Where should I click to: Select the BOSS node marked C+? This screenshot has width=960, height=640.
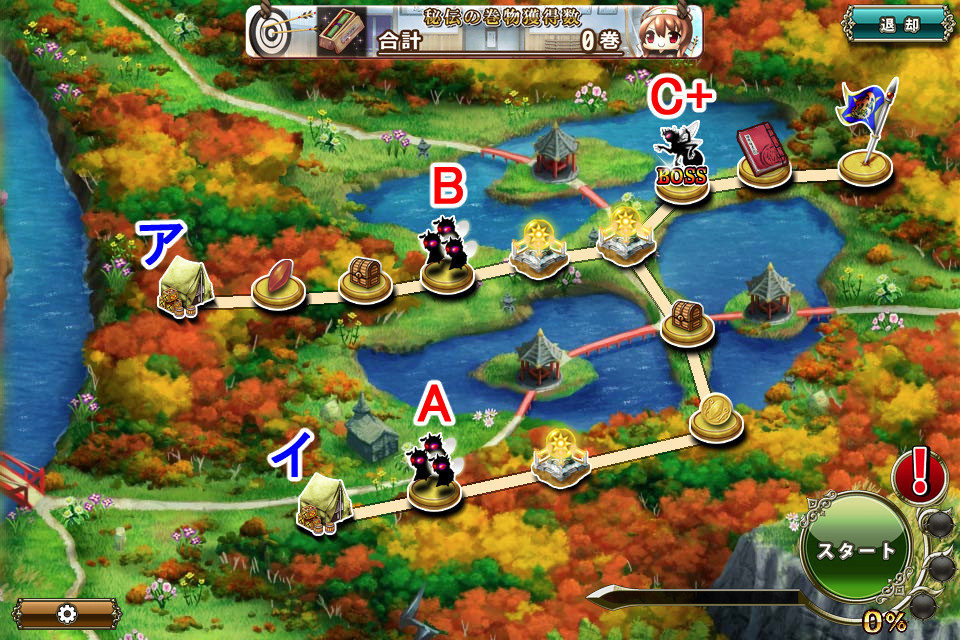click(682, 165)
